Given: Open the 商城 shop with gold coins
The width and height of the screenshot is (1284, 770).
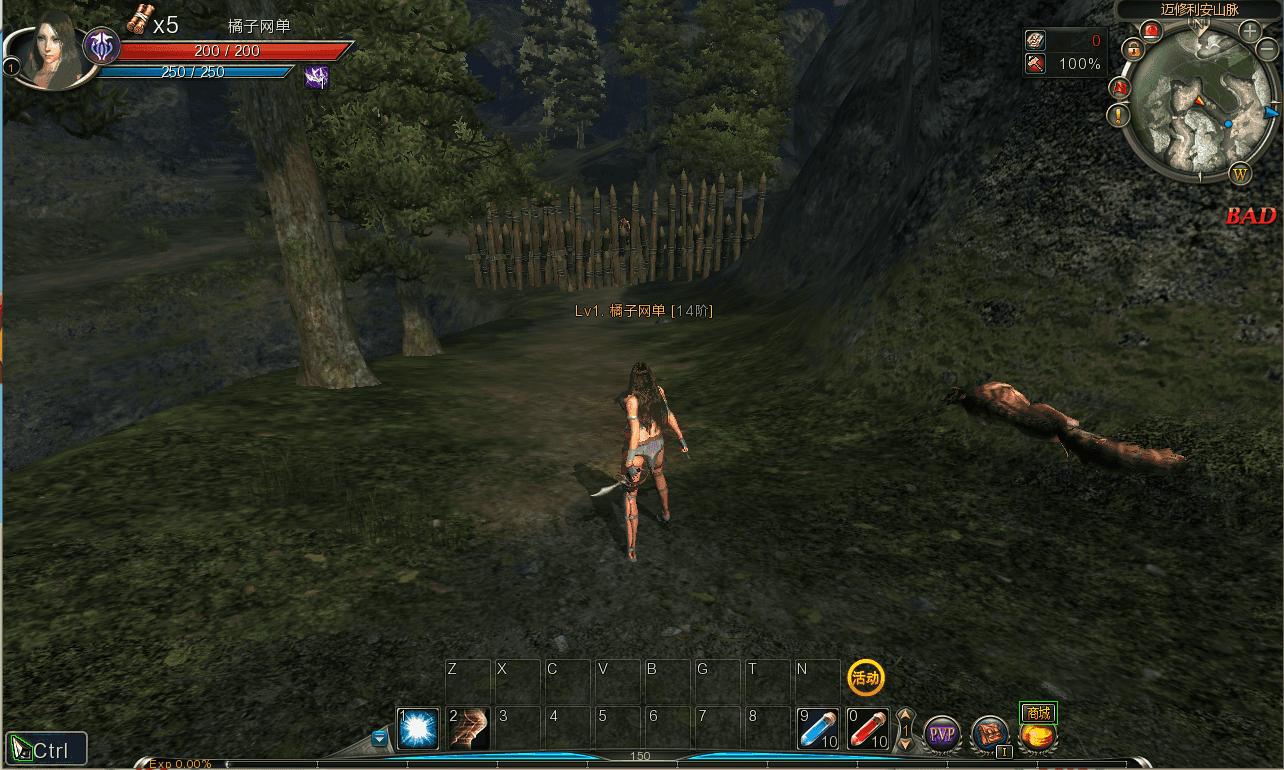Looking at the screenshot, I should (x=1038, y=735).
